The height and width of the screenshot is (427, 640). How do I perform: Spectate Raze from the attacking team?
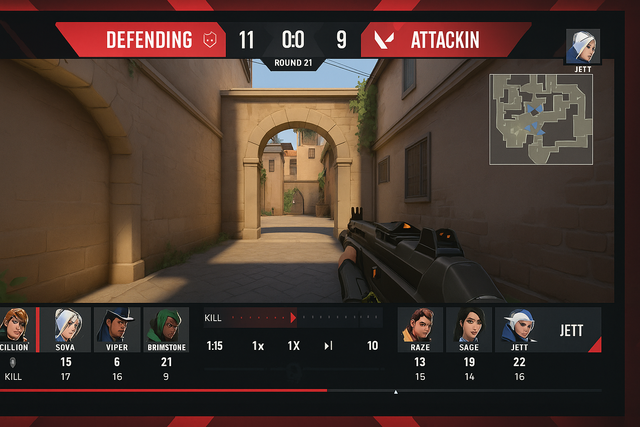(x=420, y=325)
